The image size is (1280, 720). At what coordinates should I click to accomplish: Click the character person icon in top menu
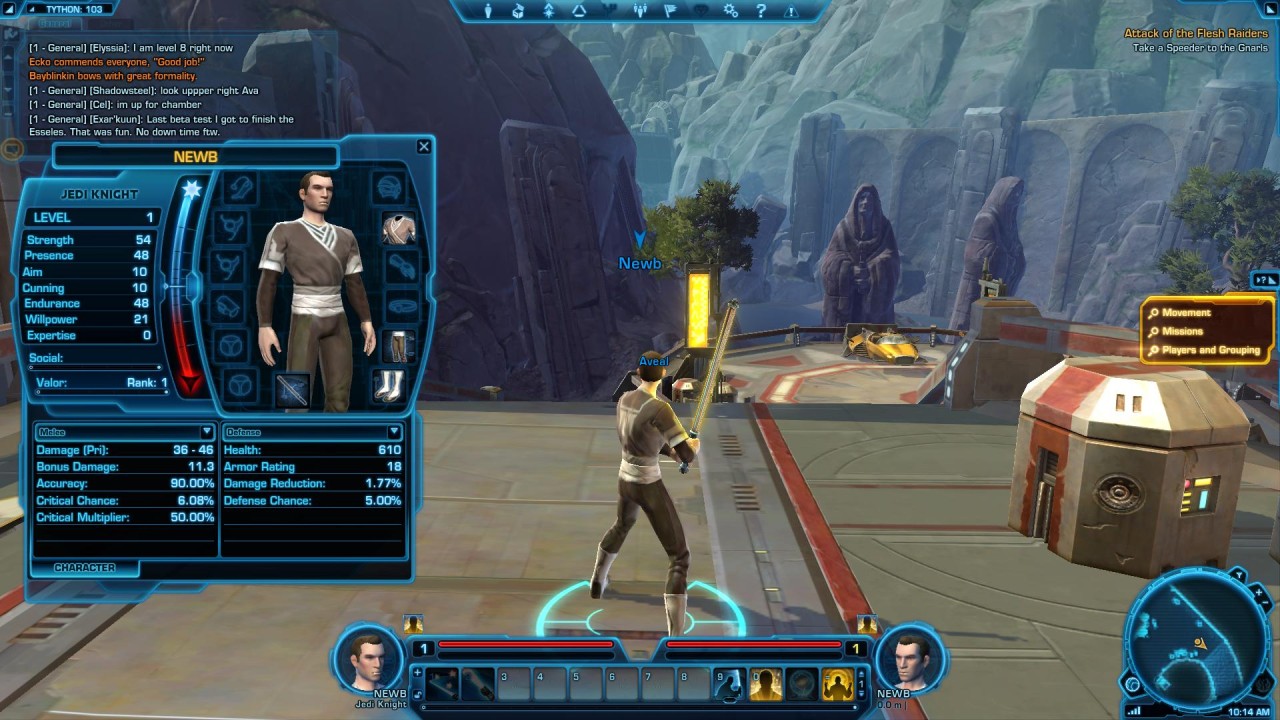point(489,11)
